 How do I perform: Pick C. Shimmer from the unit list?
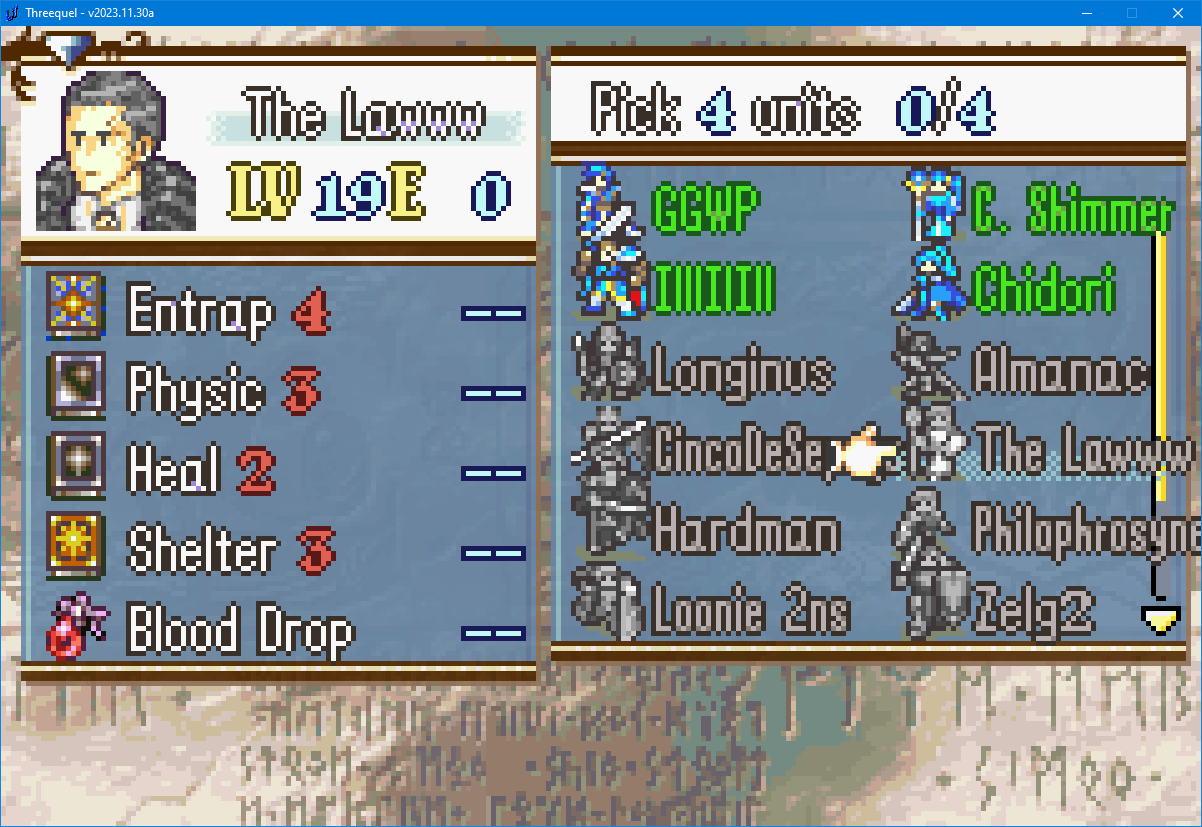point(1070,213)
